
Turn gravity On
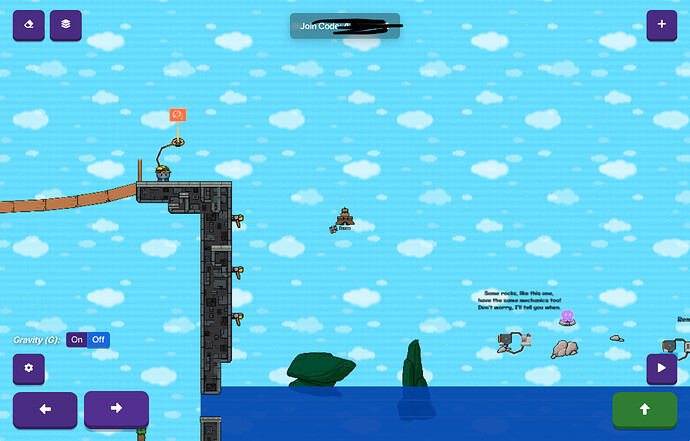(x=77, y=340)
